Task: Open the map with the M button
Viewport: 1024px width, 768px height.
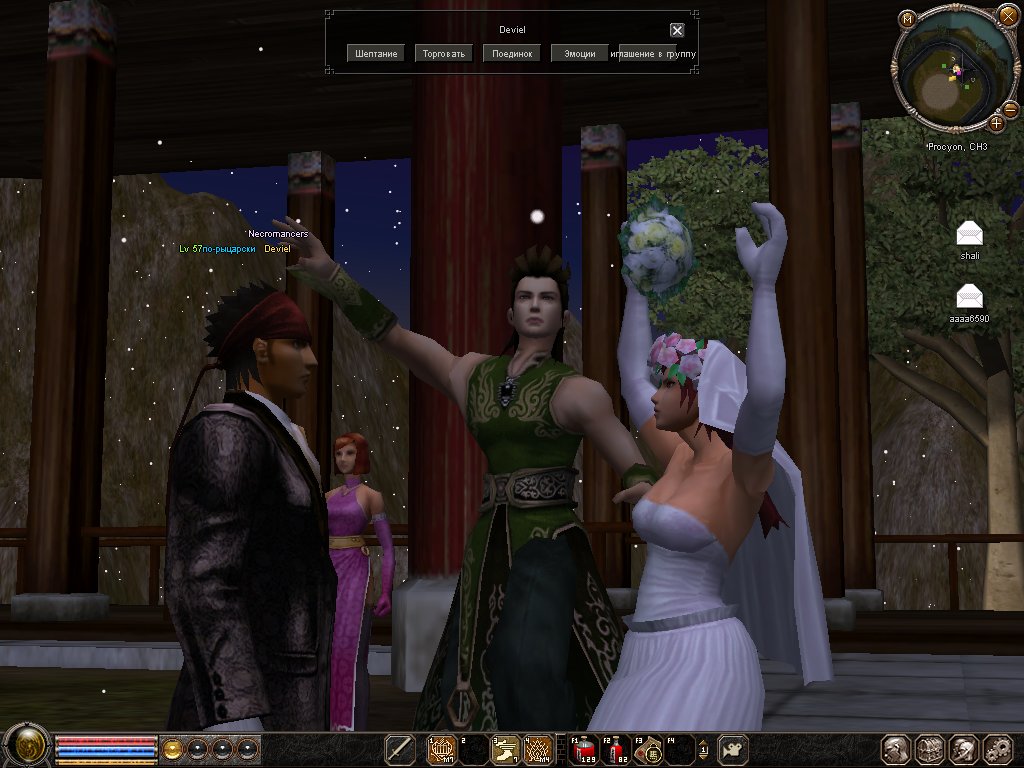Action: pos(907,18)
